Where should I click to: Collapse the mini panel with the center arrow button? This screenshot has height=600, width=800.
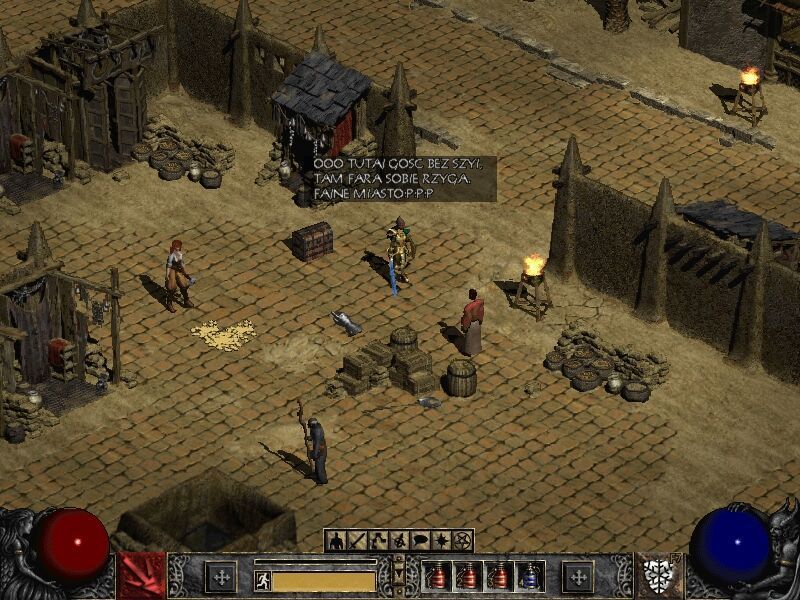(399, 574)
